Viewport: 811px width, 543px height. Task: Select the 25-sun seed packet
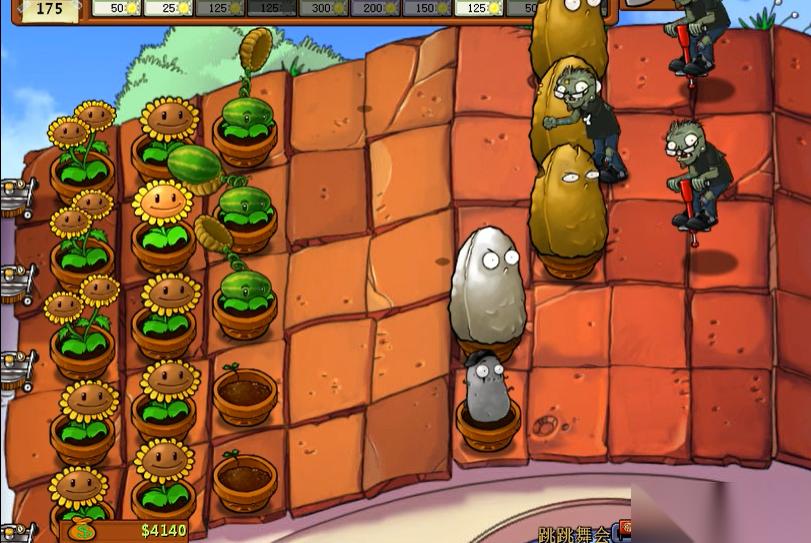pos(168,8)
